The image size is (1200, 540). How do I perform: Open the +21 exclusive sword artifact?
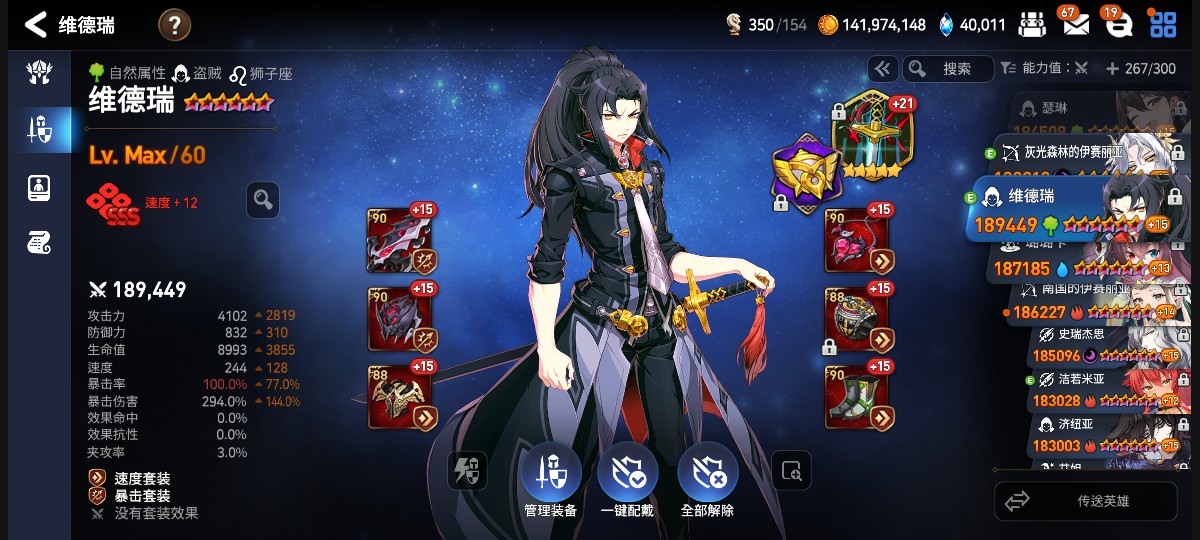pyautogui.click(x=869, y=134)
